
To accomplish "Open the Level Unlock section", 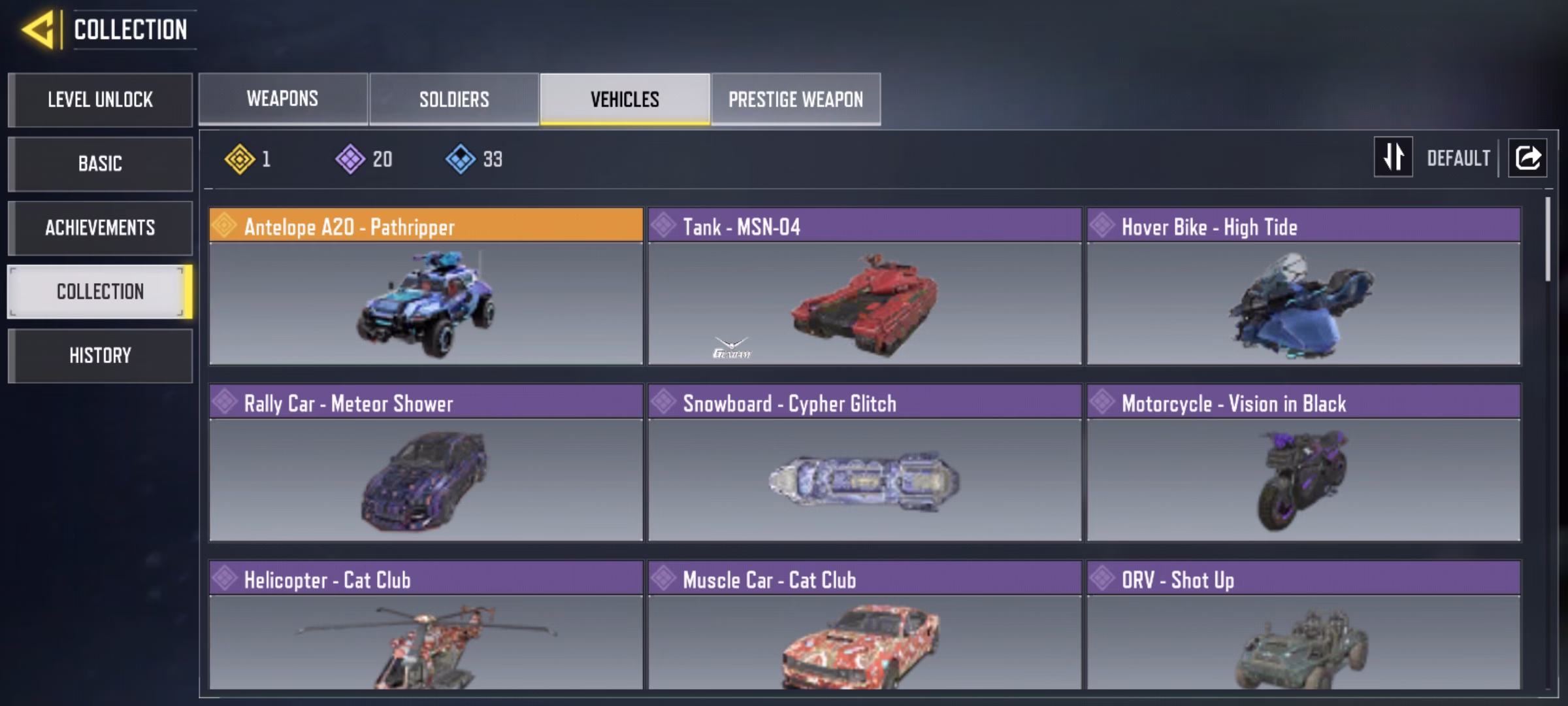I will (x=100, y=100).
